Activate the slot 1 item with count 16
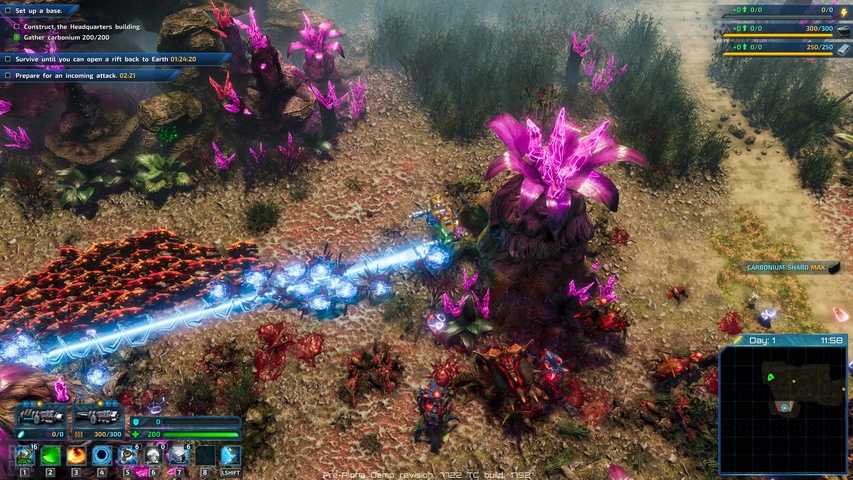 tap(24, 456)
